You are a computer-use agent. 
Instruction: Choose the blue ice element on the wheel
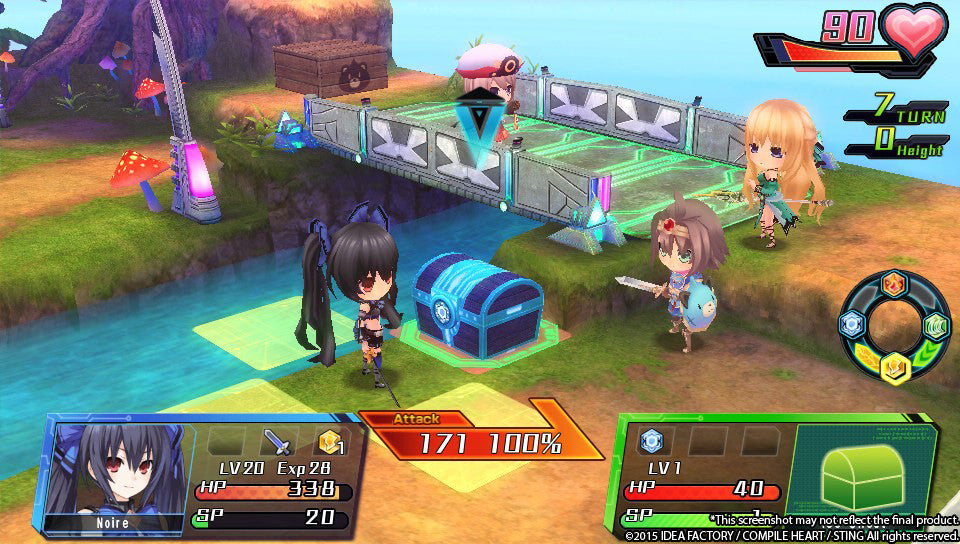click(851, 324)
